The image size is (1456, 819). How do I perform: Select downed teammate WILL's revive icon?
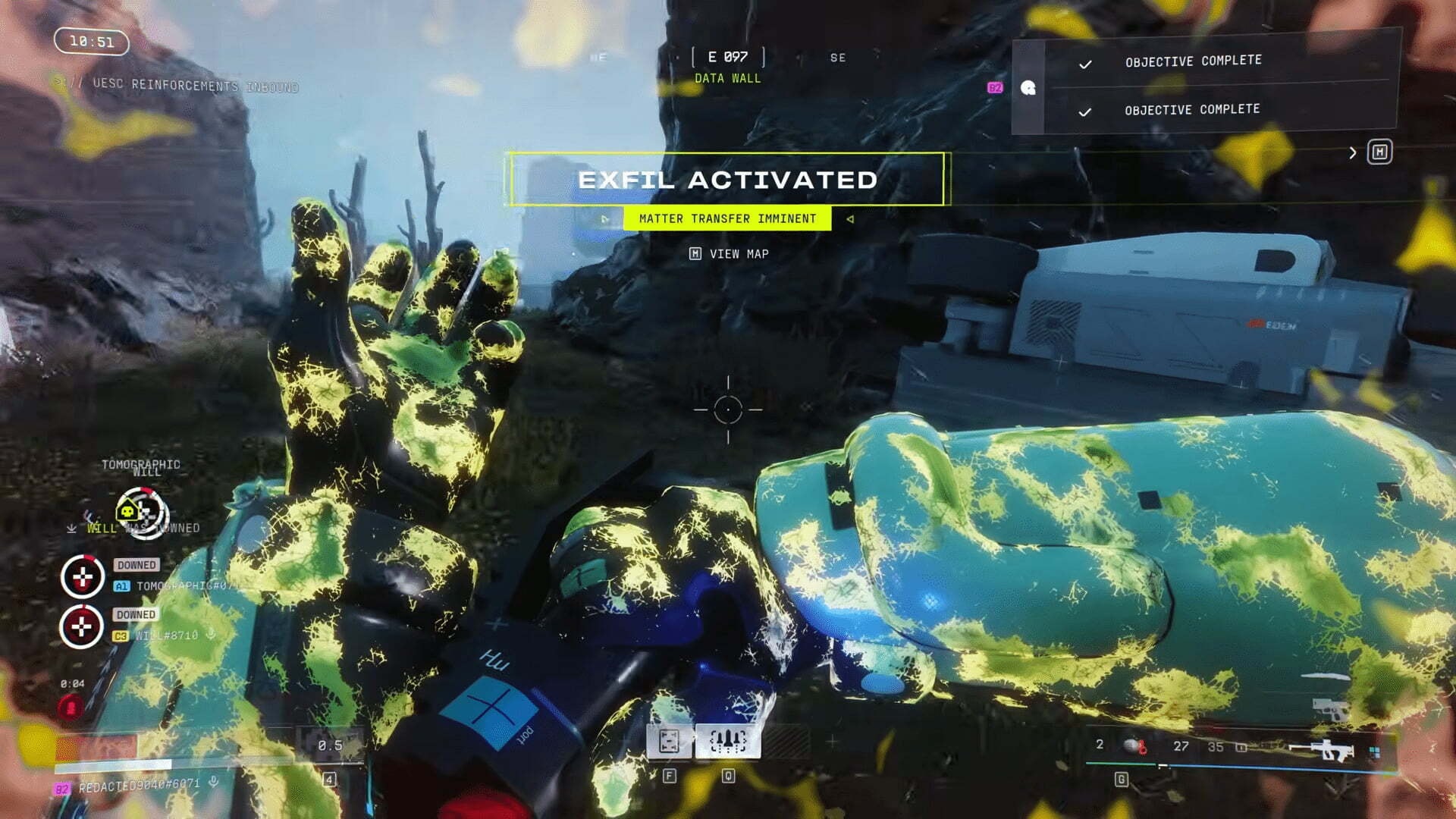coord(82,627)
